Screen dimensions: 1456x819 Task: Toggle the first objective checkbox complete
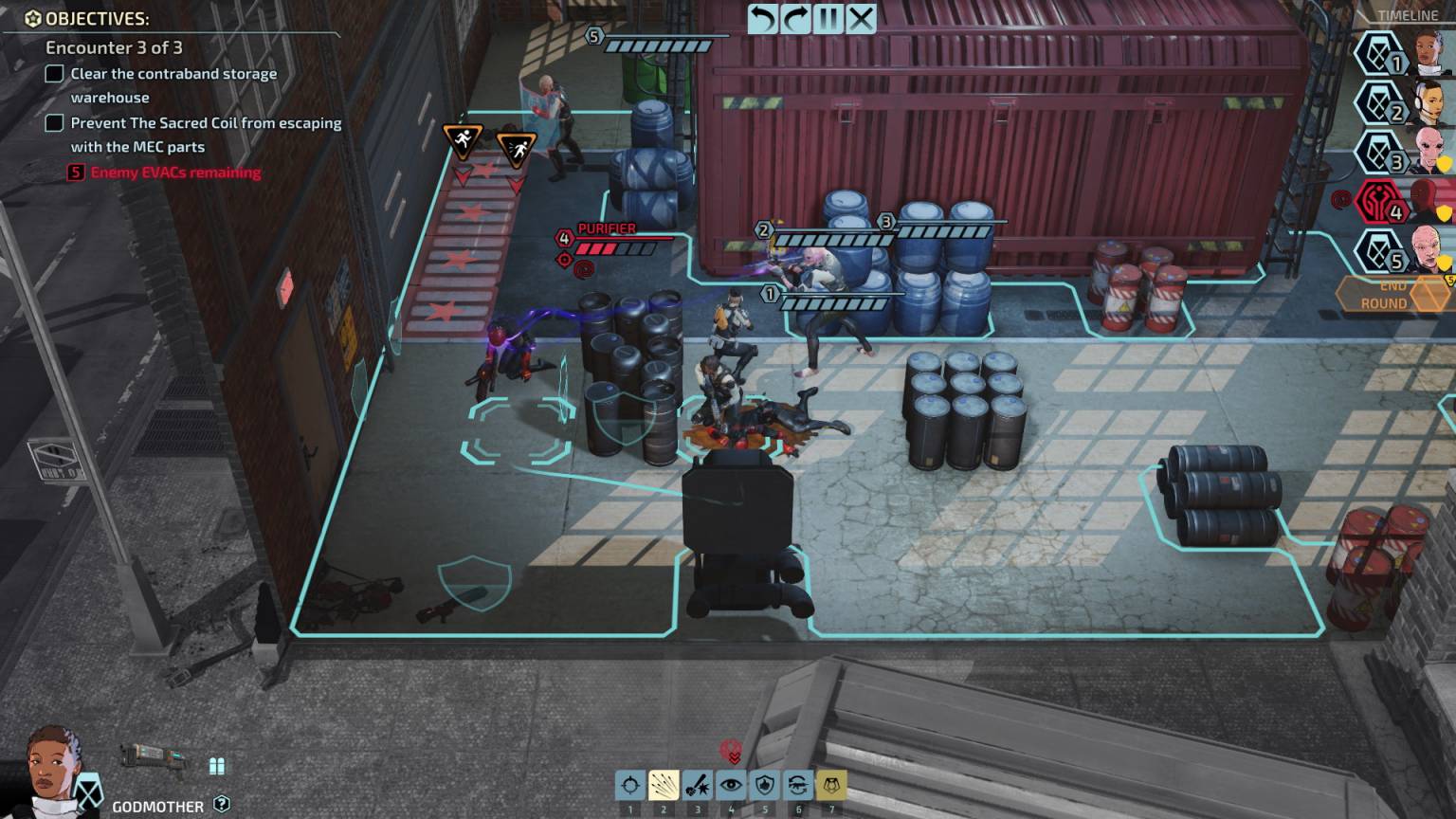pos(53,73)
